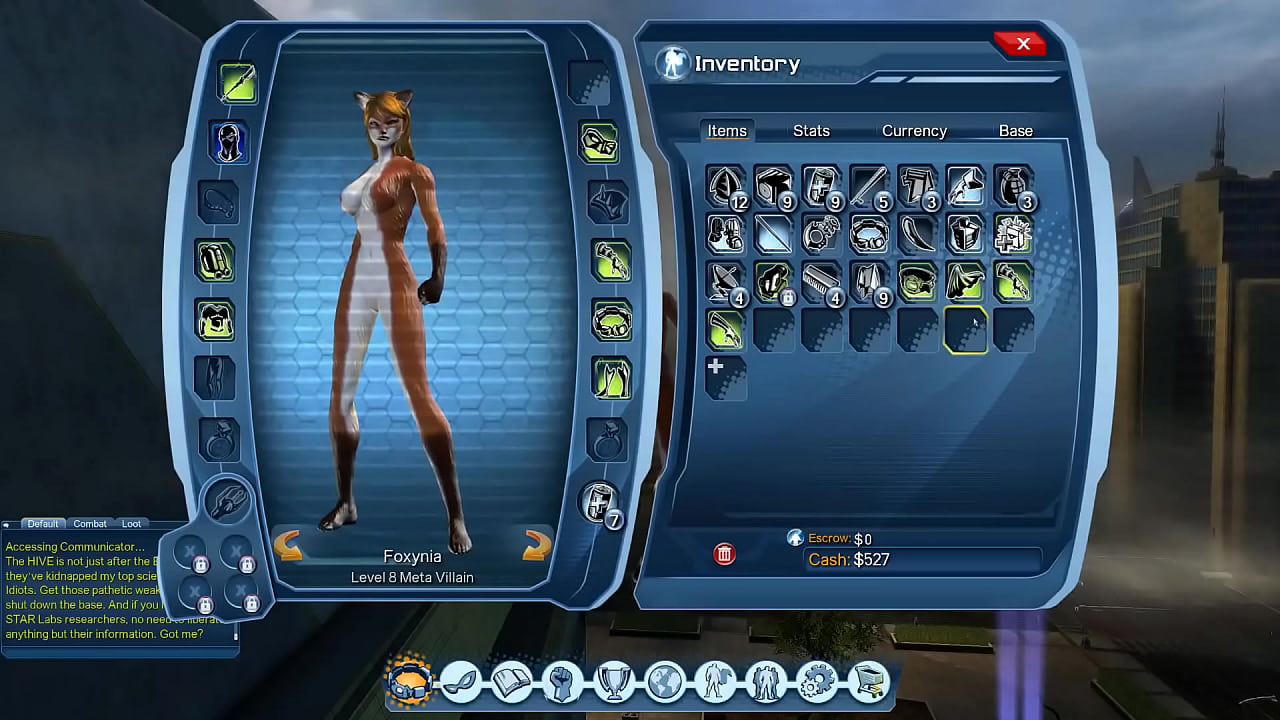Open the Loot chat tab
Screen dimensions: 1280x720
(131, 523)
